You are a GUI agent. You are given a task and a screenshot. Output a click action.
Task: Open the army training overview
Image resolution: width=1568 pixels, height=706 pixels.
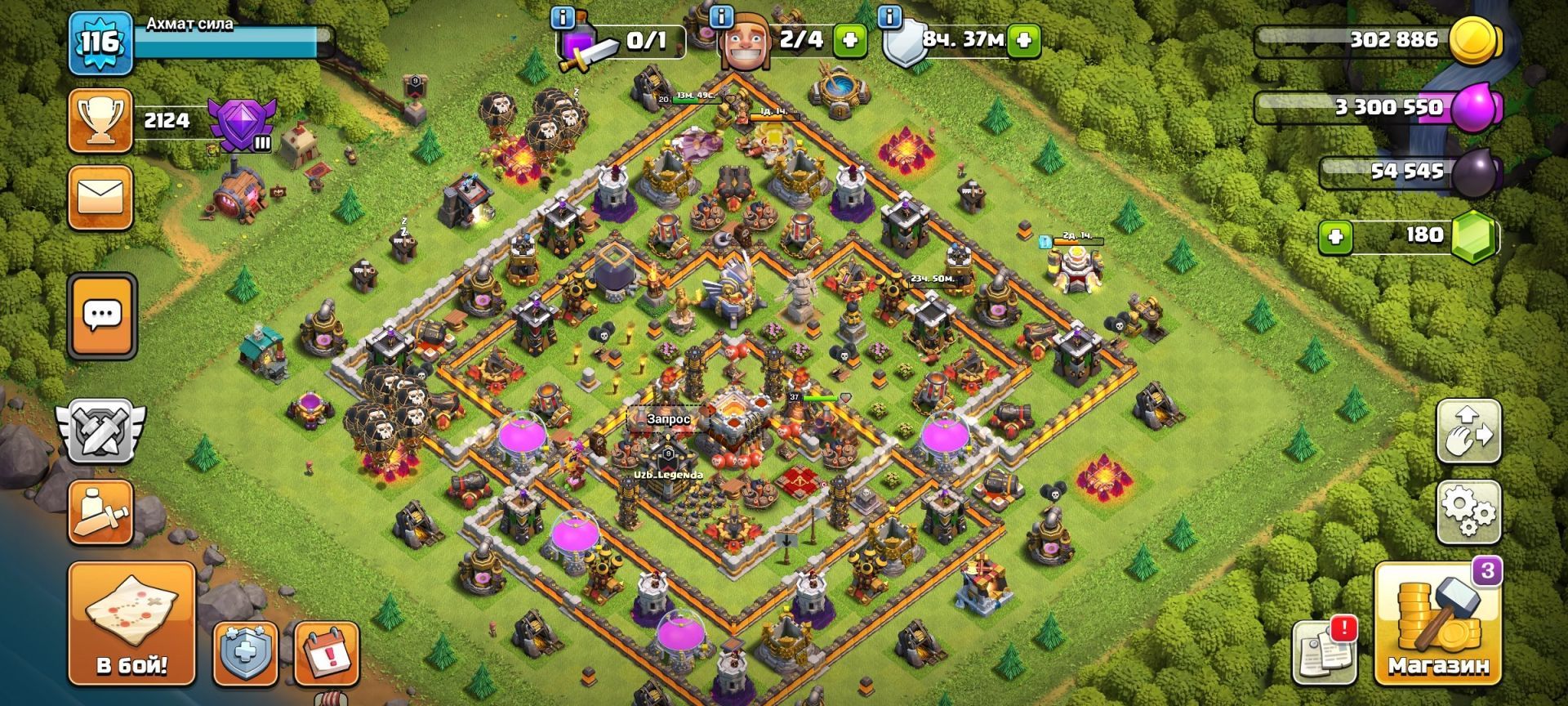pos(100,512)
